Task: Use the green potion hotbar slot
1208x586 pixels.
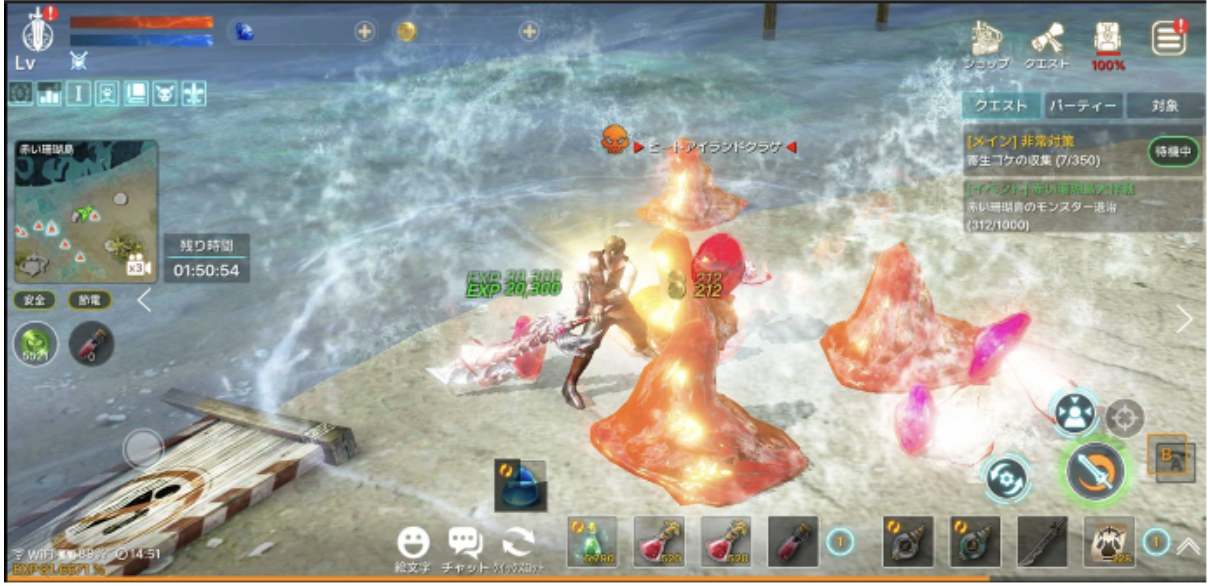Action: pyautogui.click(x=592, y=542)
